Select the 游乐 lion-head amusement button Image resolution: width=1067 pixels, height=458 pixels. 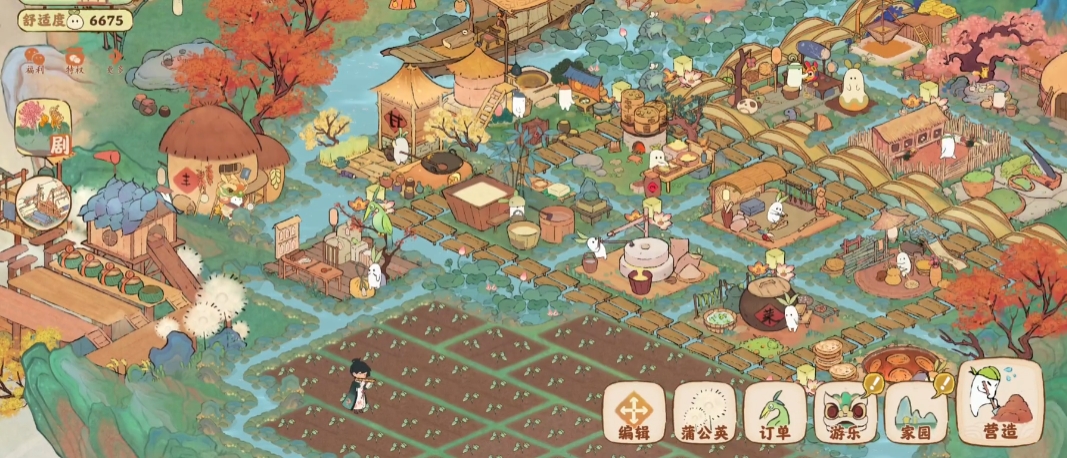pos(845,413)
